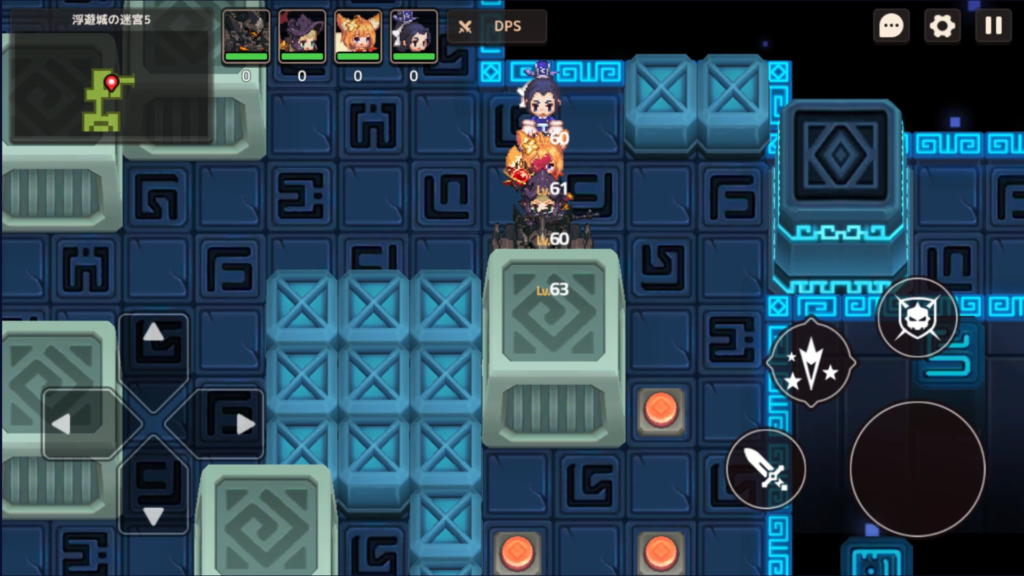The height and width of the screenshot is (576, 1024).
Task: Select the witch hat hero portrait
Action: click(302, 36)
